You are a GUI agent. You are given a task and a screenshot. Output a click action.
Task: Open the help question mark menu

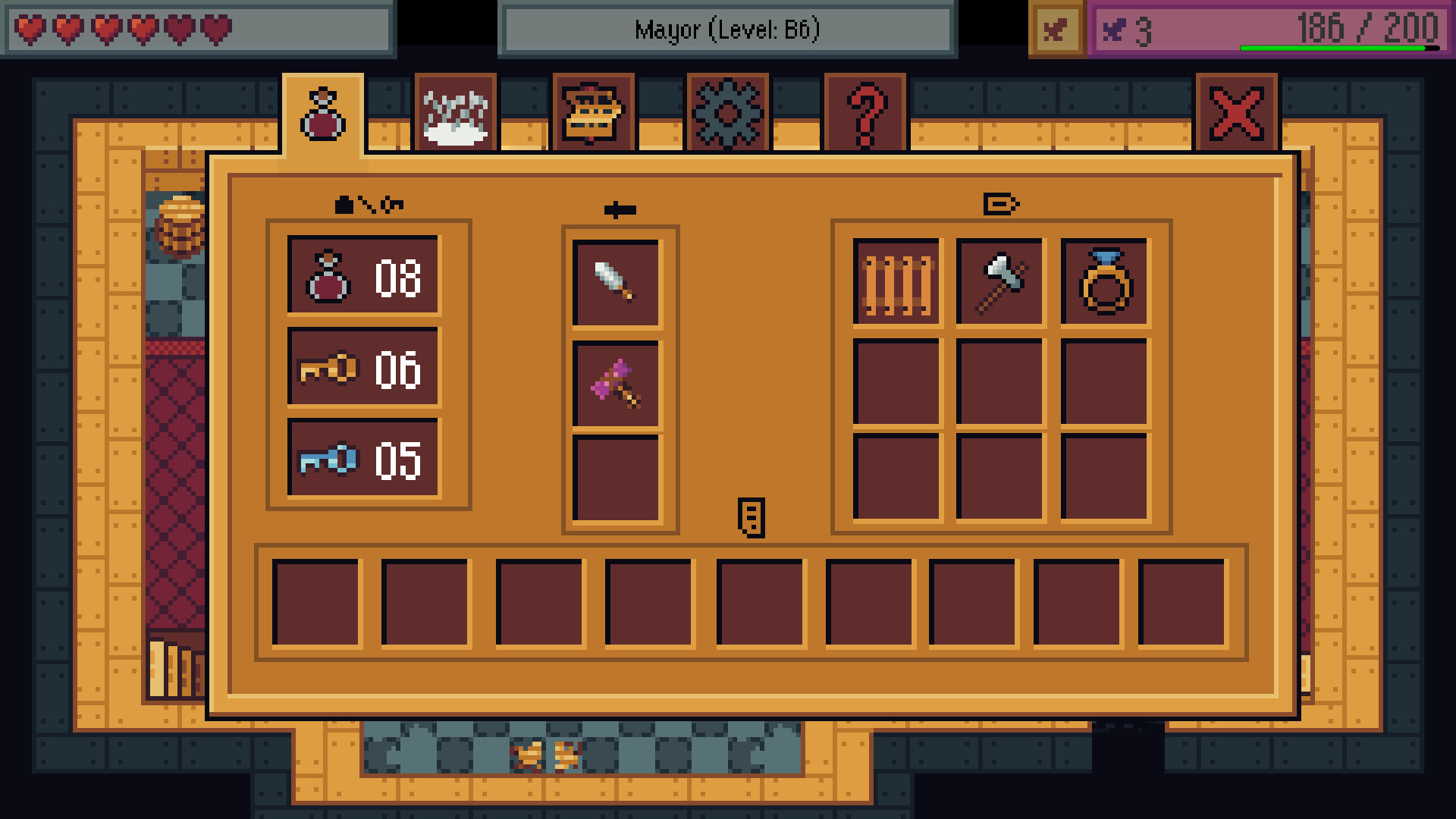(x=864, y=112)
